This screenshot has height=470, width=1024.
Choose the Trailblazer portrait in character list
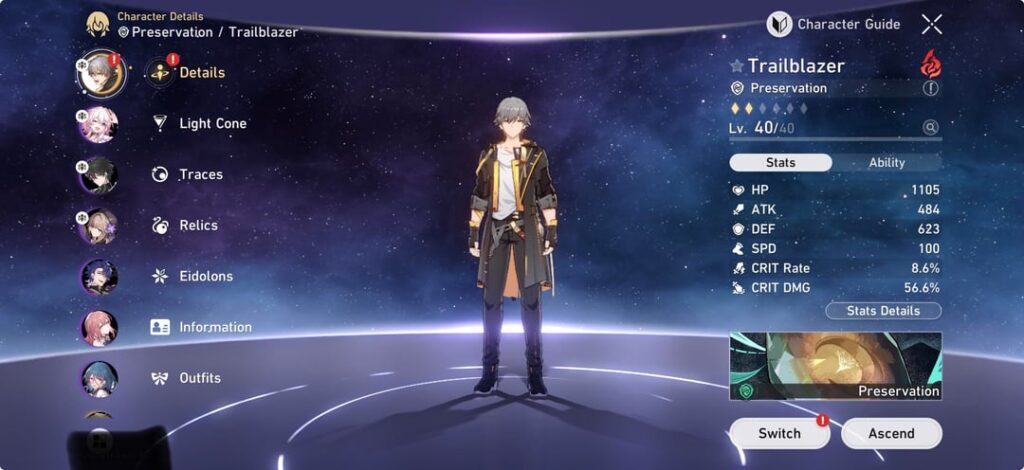[100, 73]
